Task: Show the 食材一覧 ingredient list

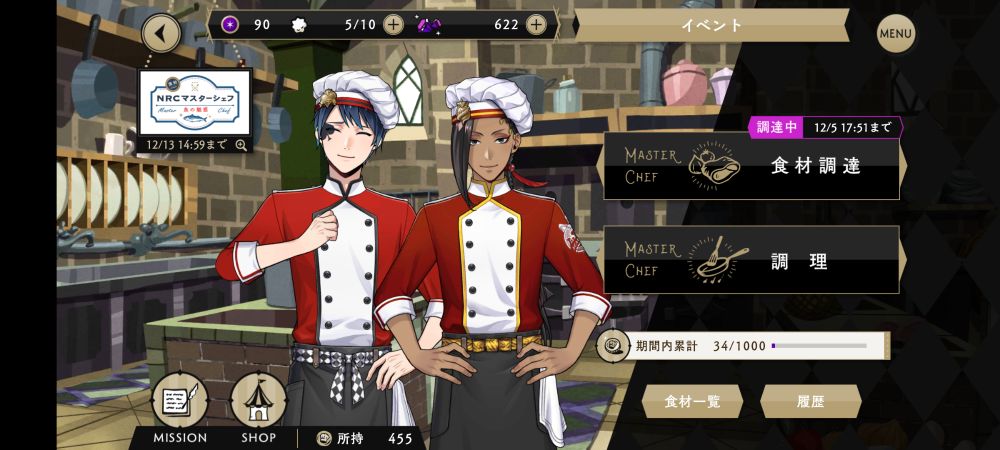Action: [692, 402]
